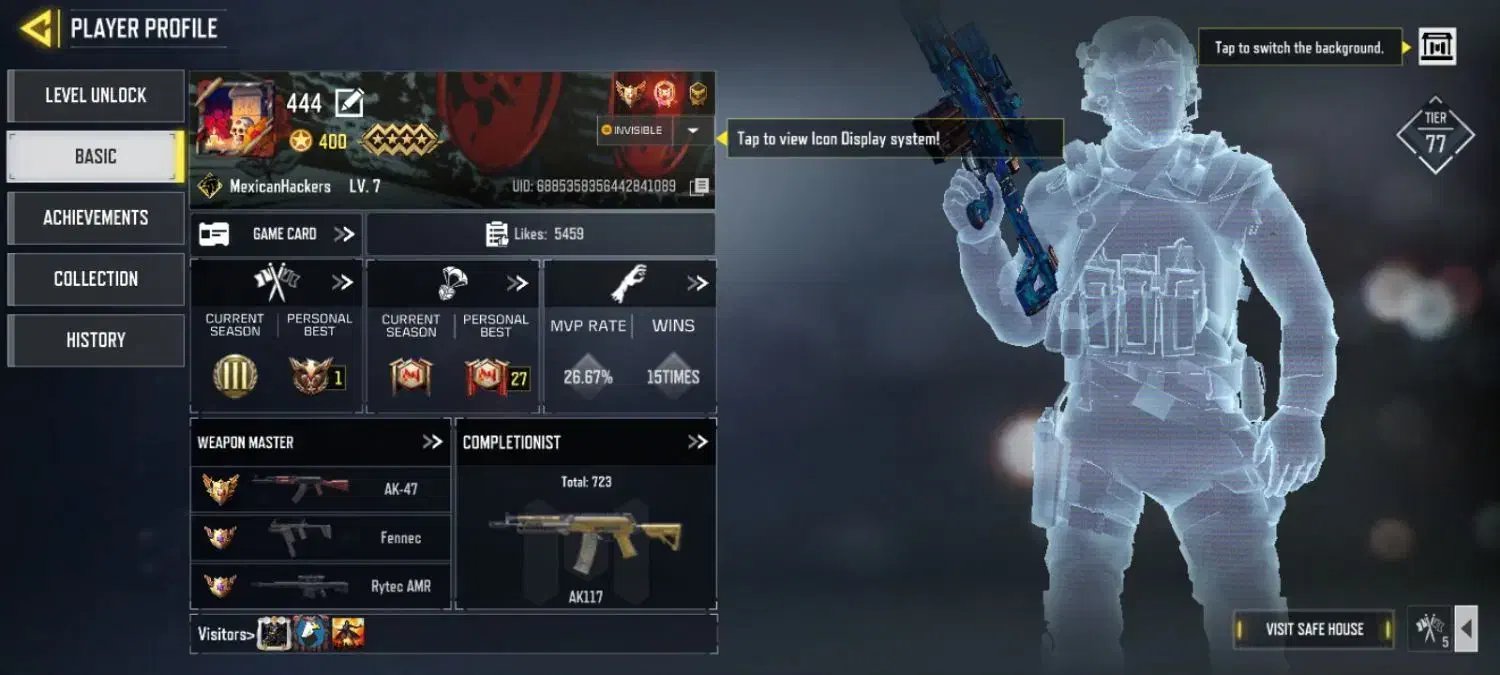Select the Basic profile tab
1500x675 pixels.
coord(95,157)
